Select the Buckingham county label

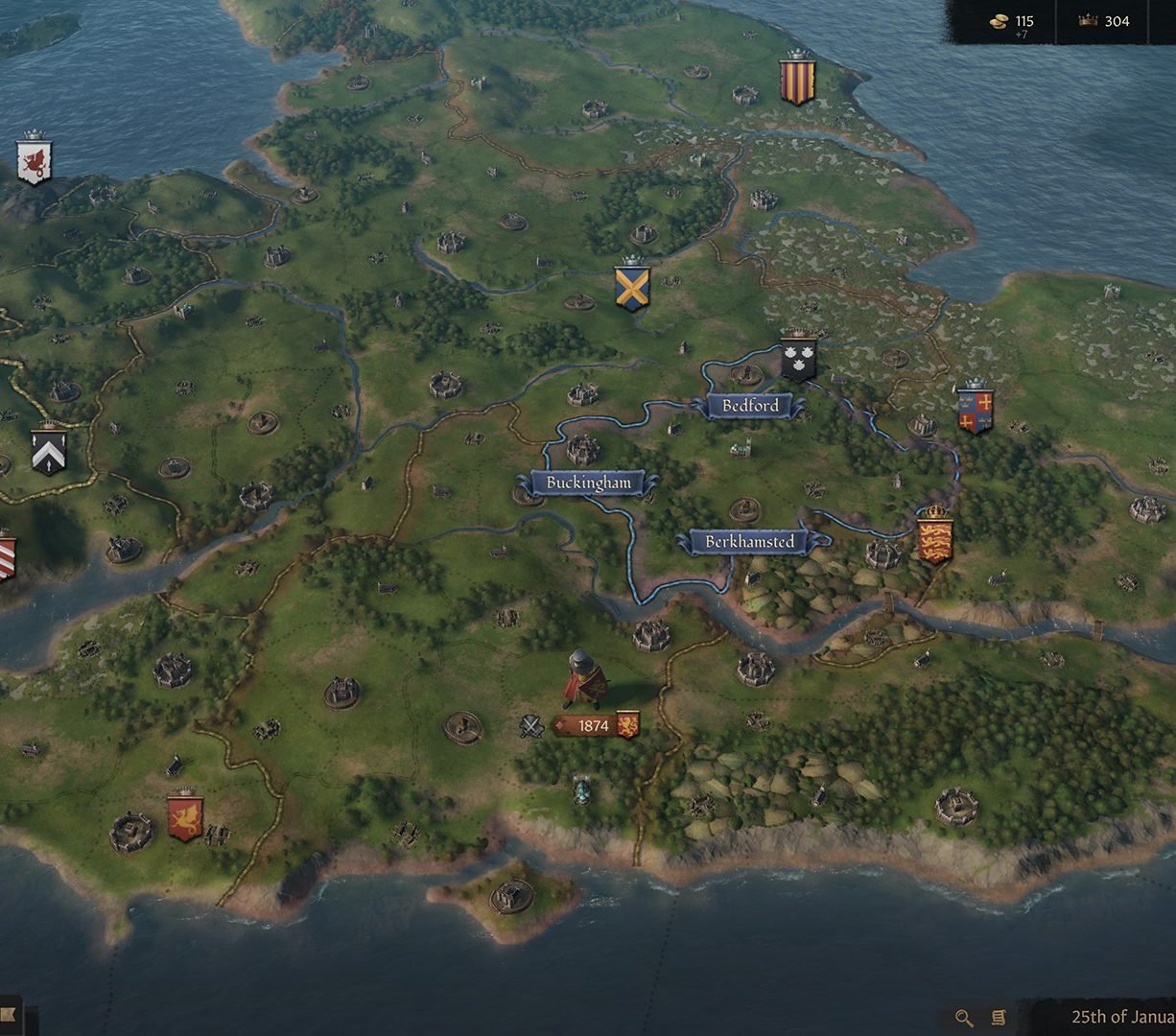[x=589, y=483]
